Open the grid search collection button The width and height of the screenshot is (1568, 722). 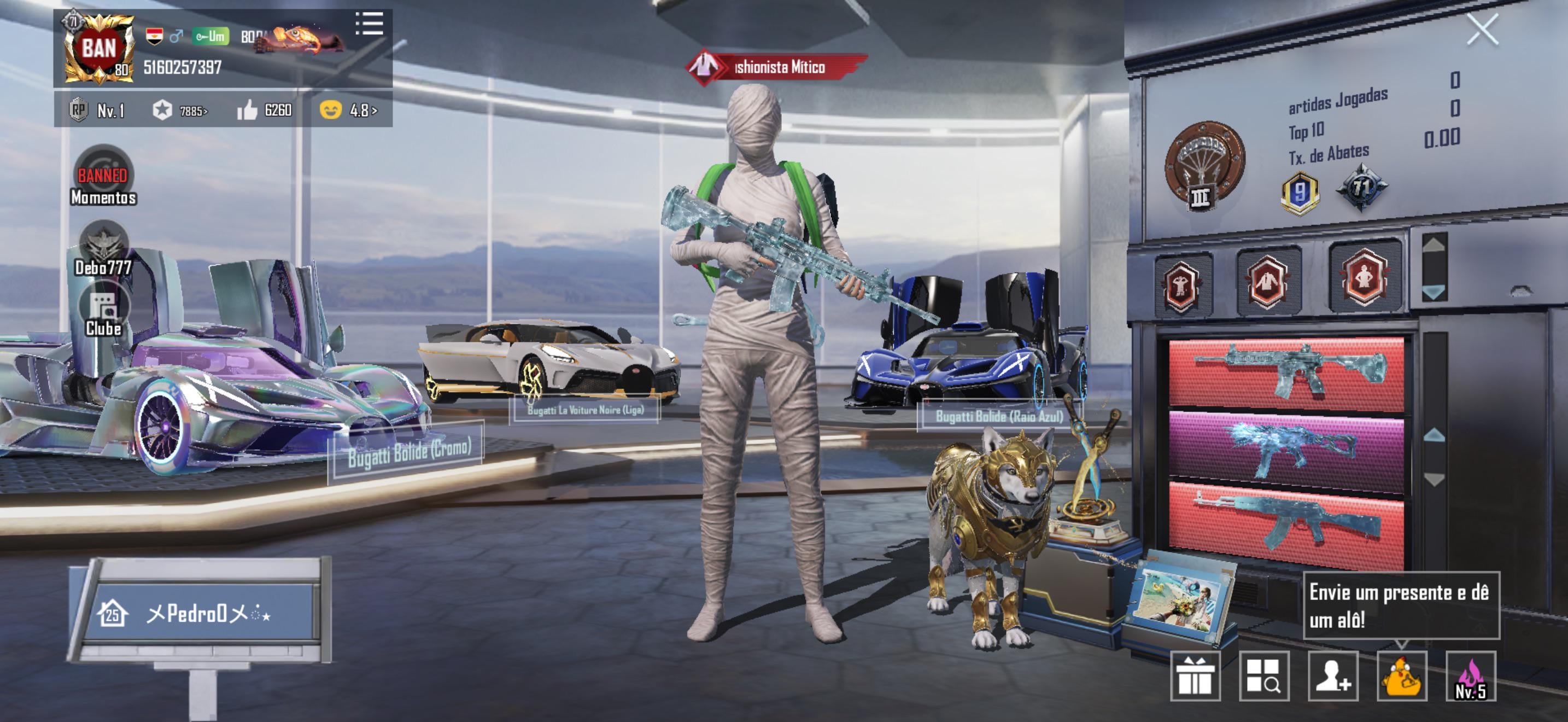point(1263,676)
